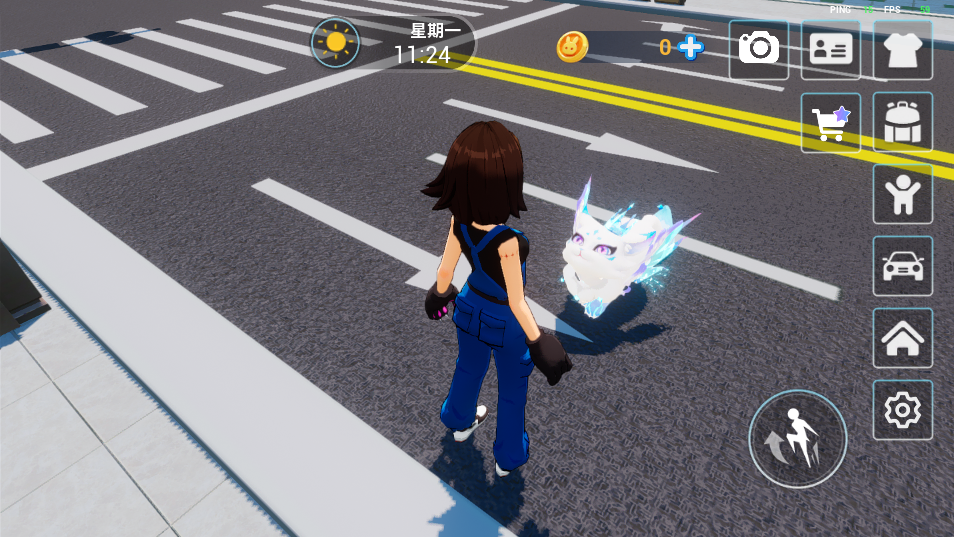Click the sun day-time clock widget

coord(335,43)
